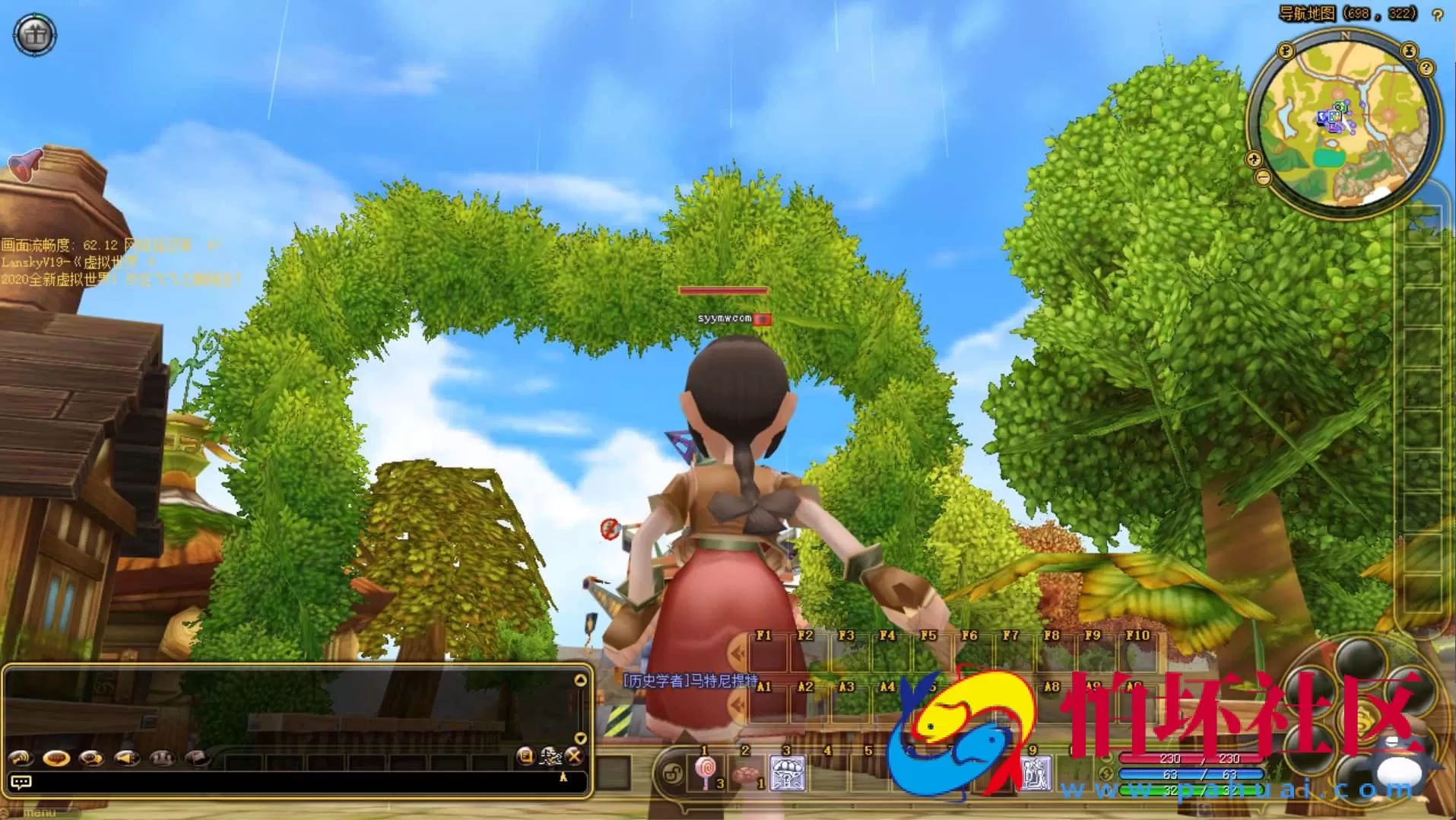Viewport: 1456px width, 820px height.
Task: Select the world chat horn channel icon
Action: click(x=21, y=758)
